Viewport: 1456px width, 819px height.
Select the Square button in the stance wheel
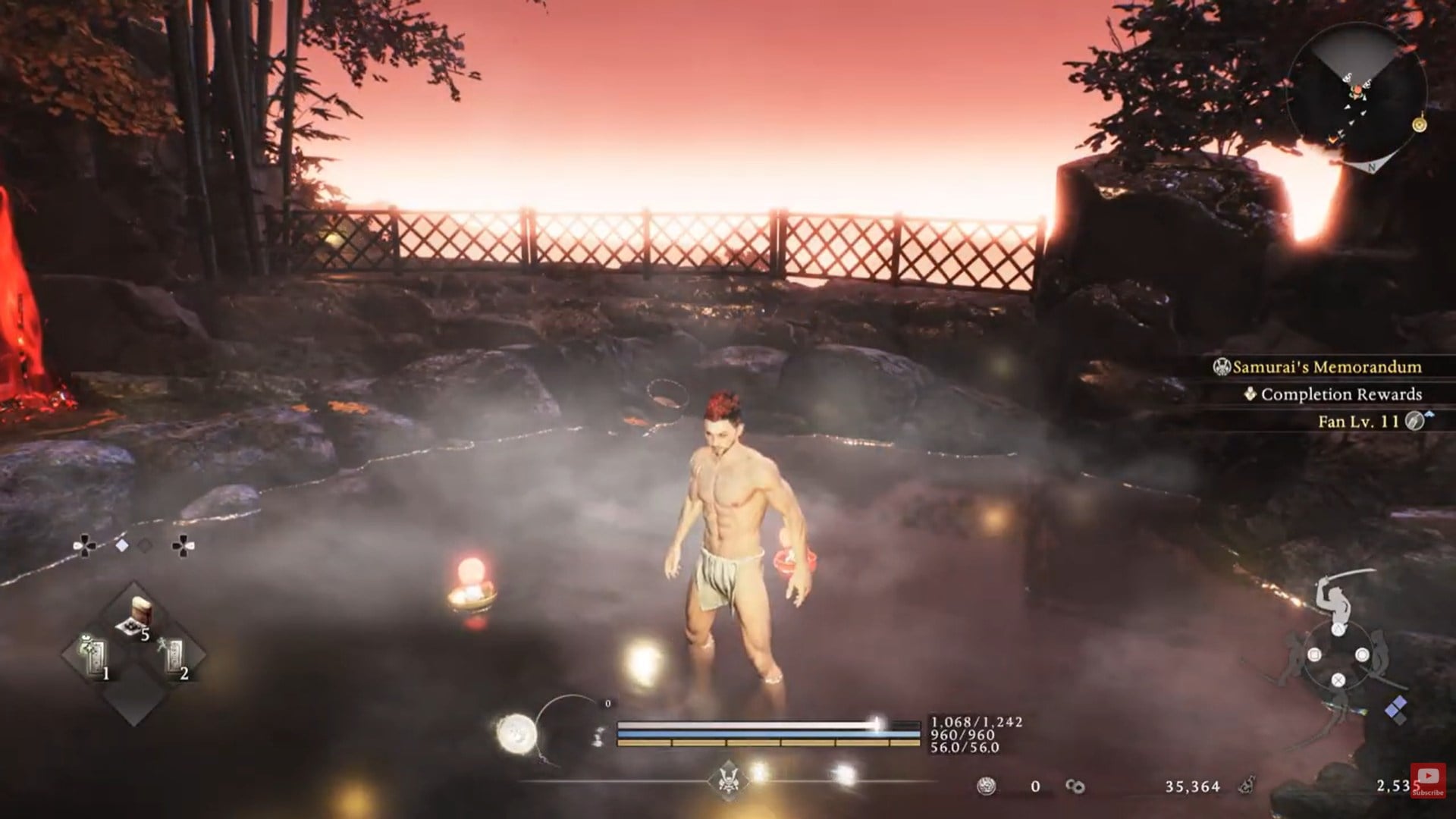tap(1314, 654)
